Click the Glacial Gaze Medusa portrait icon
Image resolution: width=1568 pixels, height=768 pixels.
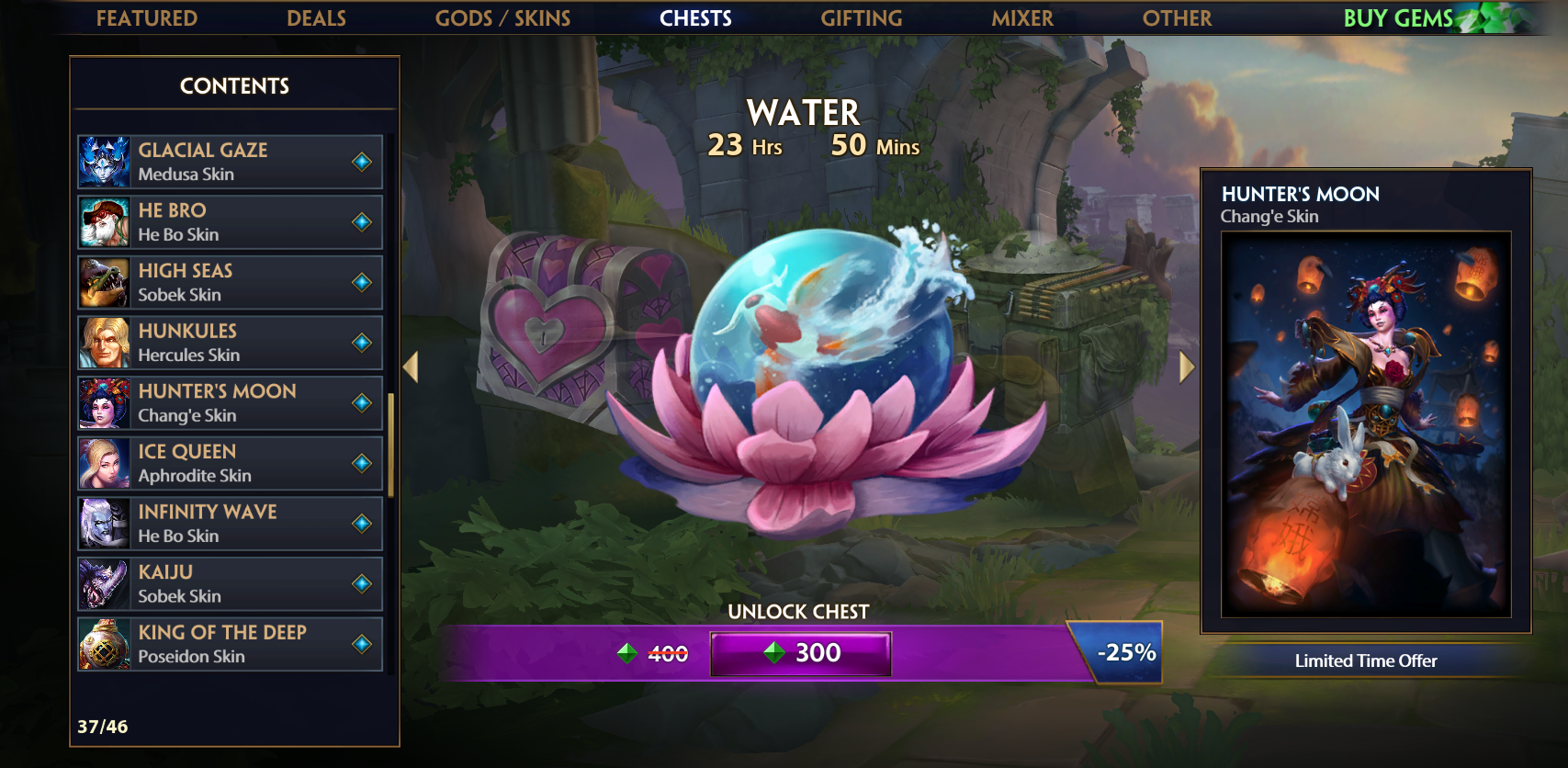coord(106,161)
